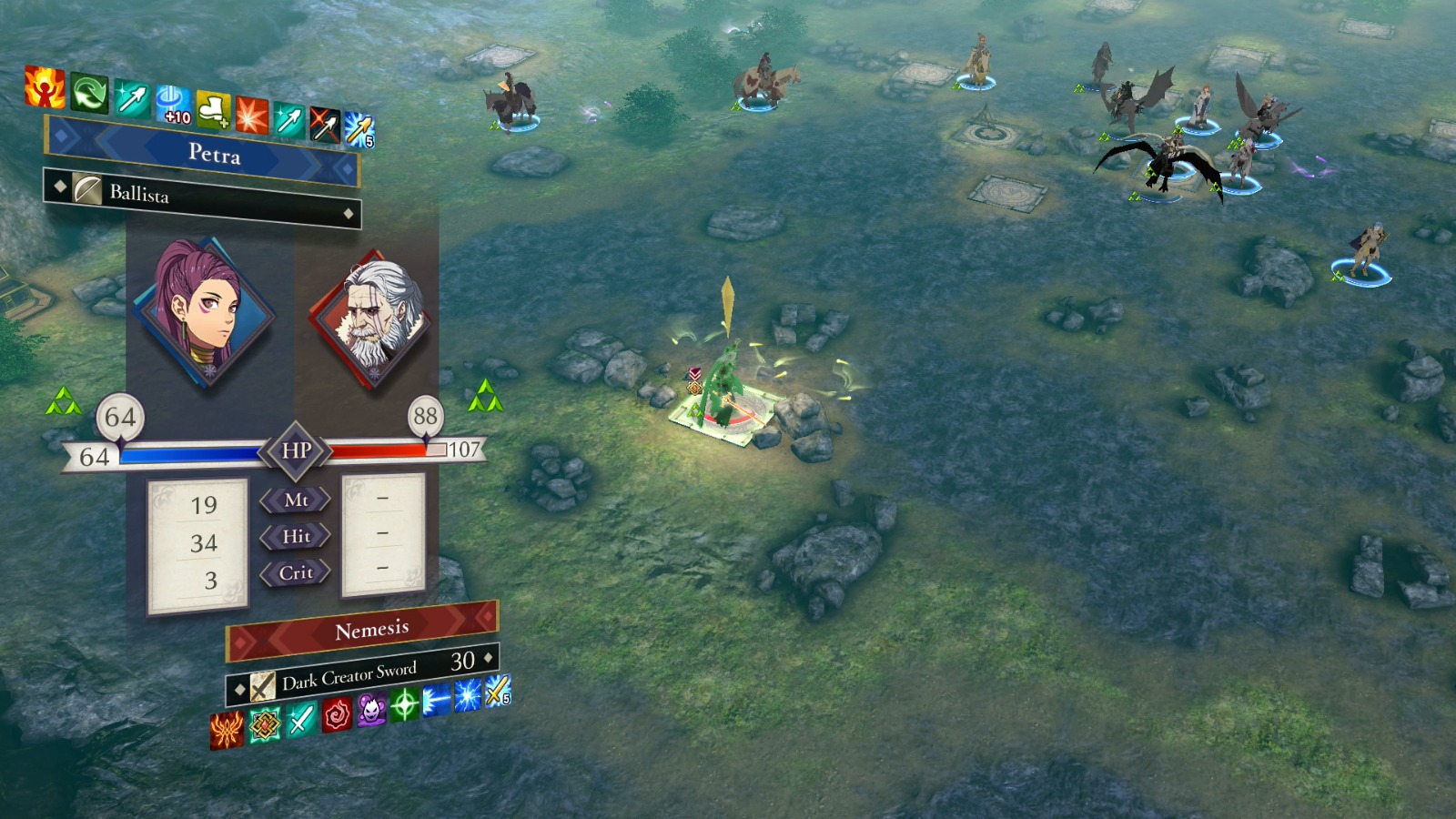Inspect the teal sword skill icon
This screenshot has height=819, width=1456.
pyautogui.click(x=300, y=719)
